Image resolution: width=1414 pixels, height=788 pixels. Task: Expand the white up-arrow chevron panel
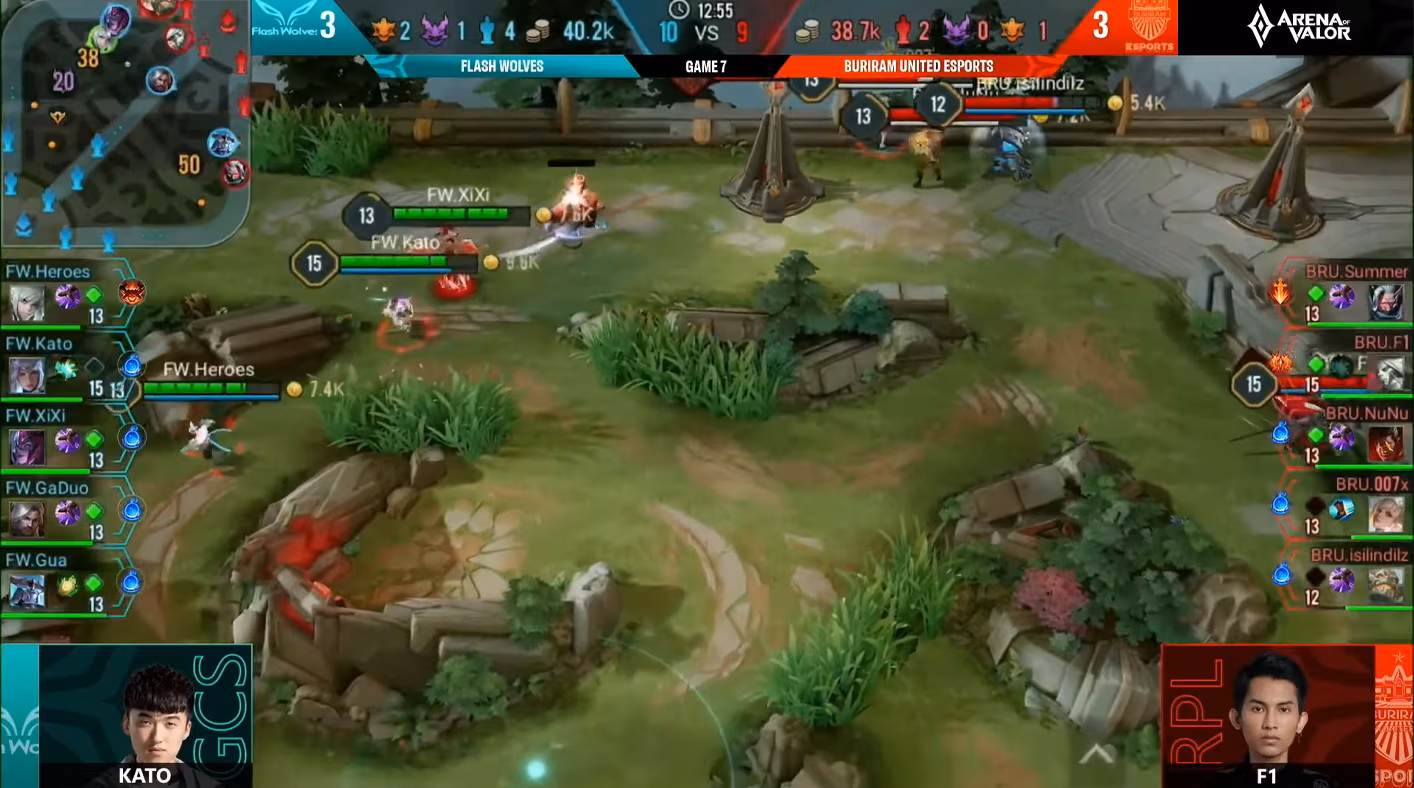[1096, 753]
